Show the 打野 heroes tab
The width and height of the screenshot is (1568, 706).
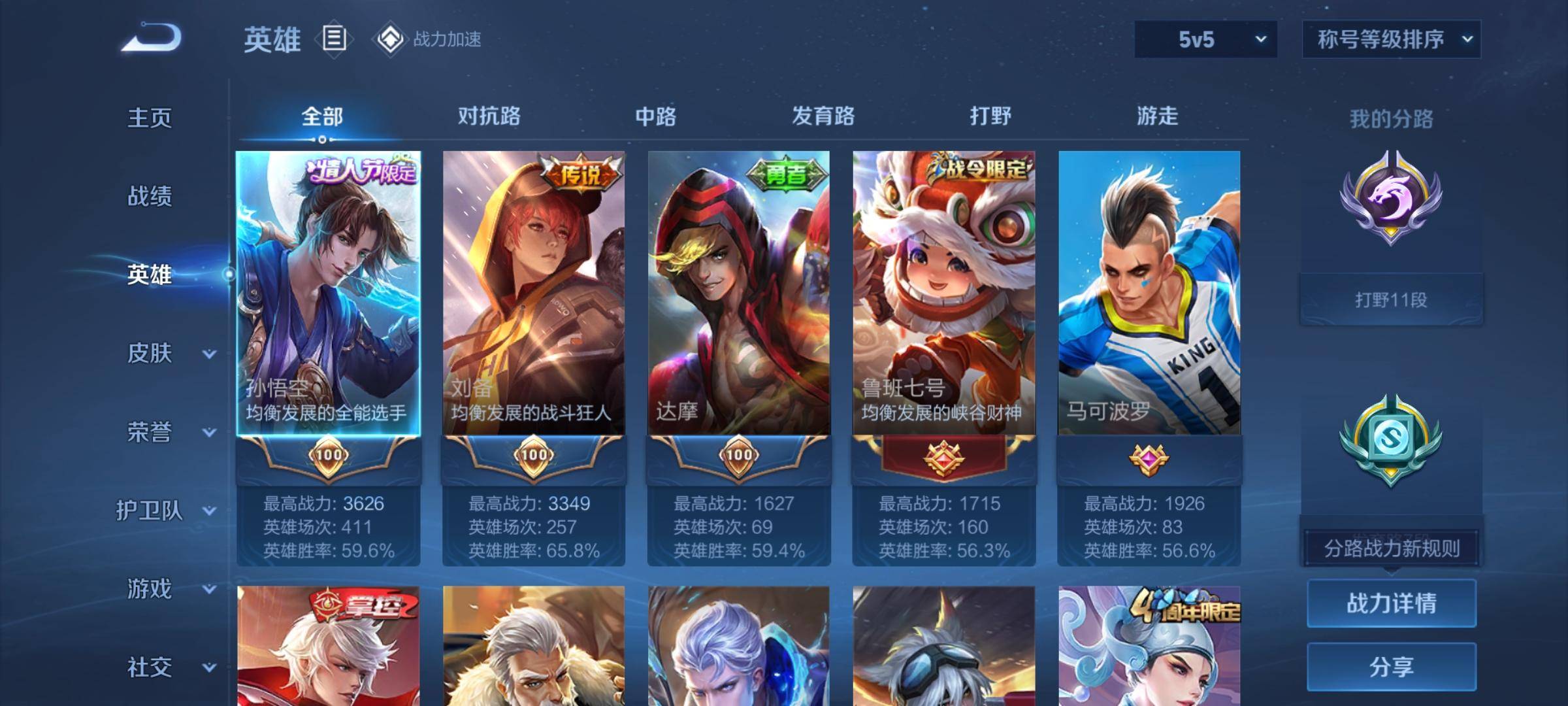[990, 116]
